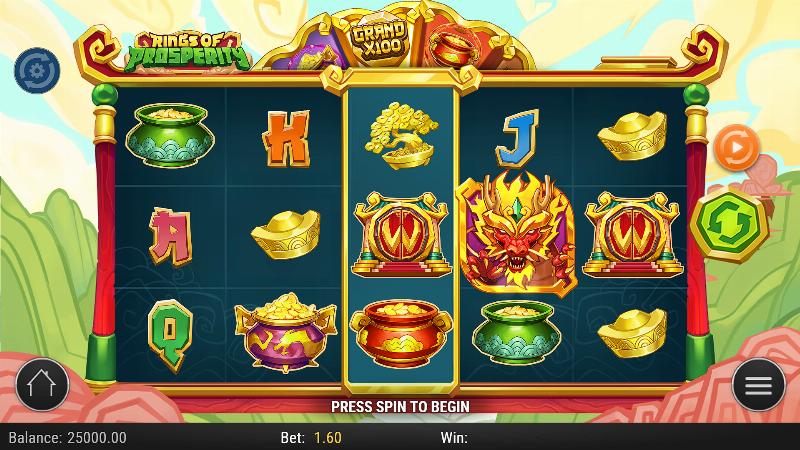Open the blue settings gear button
Screen dimensions: 800x450
tap(37, 68)
